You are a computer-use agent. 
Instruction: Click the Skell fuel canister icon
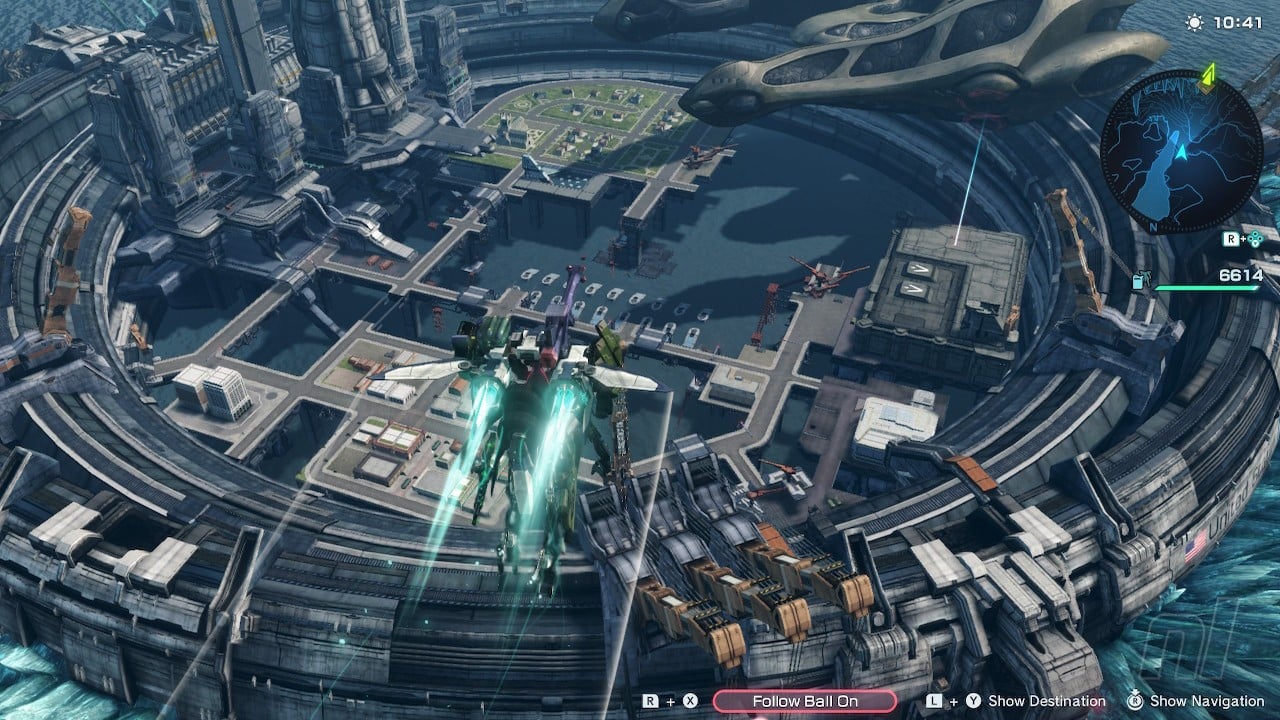(x=1141, y=282)
